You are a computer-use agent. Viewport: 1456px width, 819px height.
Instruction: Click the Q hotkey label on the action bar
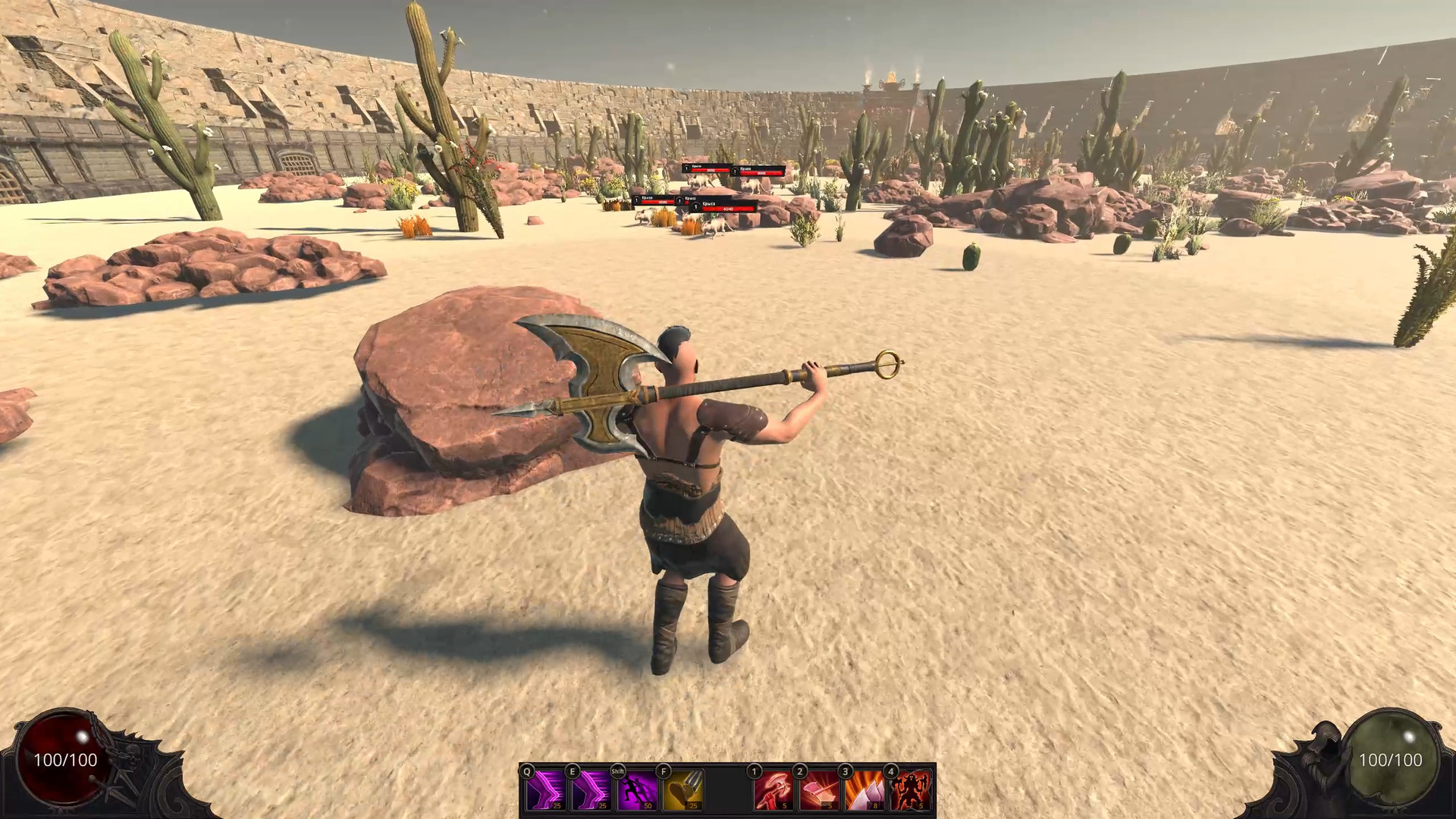pyautogui.click(x=526, y=771)
